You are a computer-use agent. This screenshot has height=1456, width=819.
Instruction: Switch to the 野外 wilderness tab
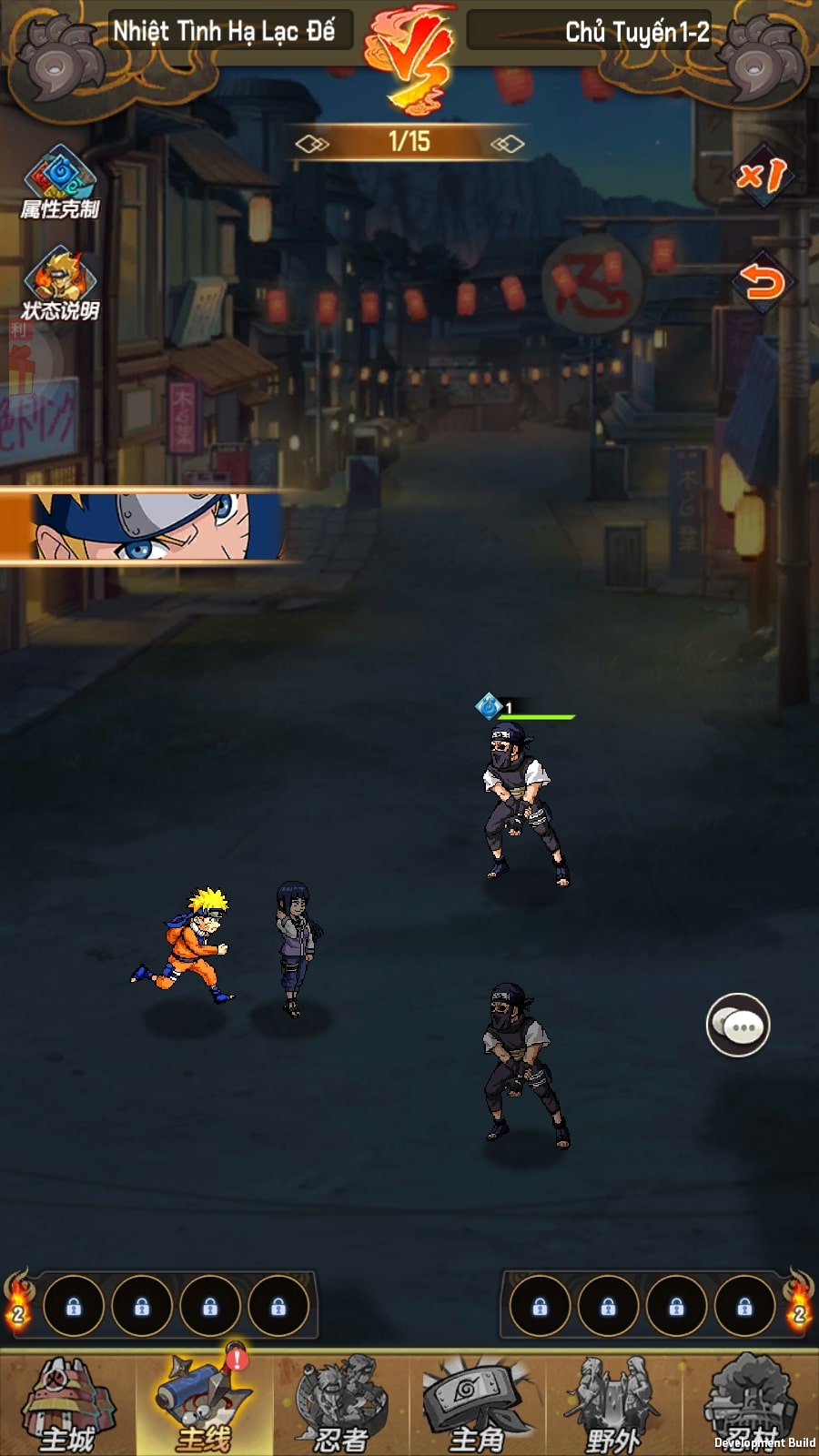tap(613, 1404)
